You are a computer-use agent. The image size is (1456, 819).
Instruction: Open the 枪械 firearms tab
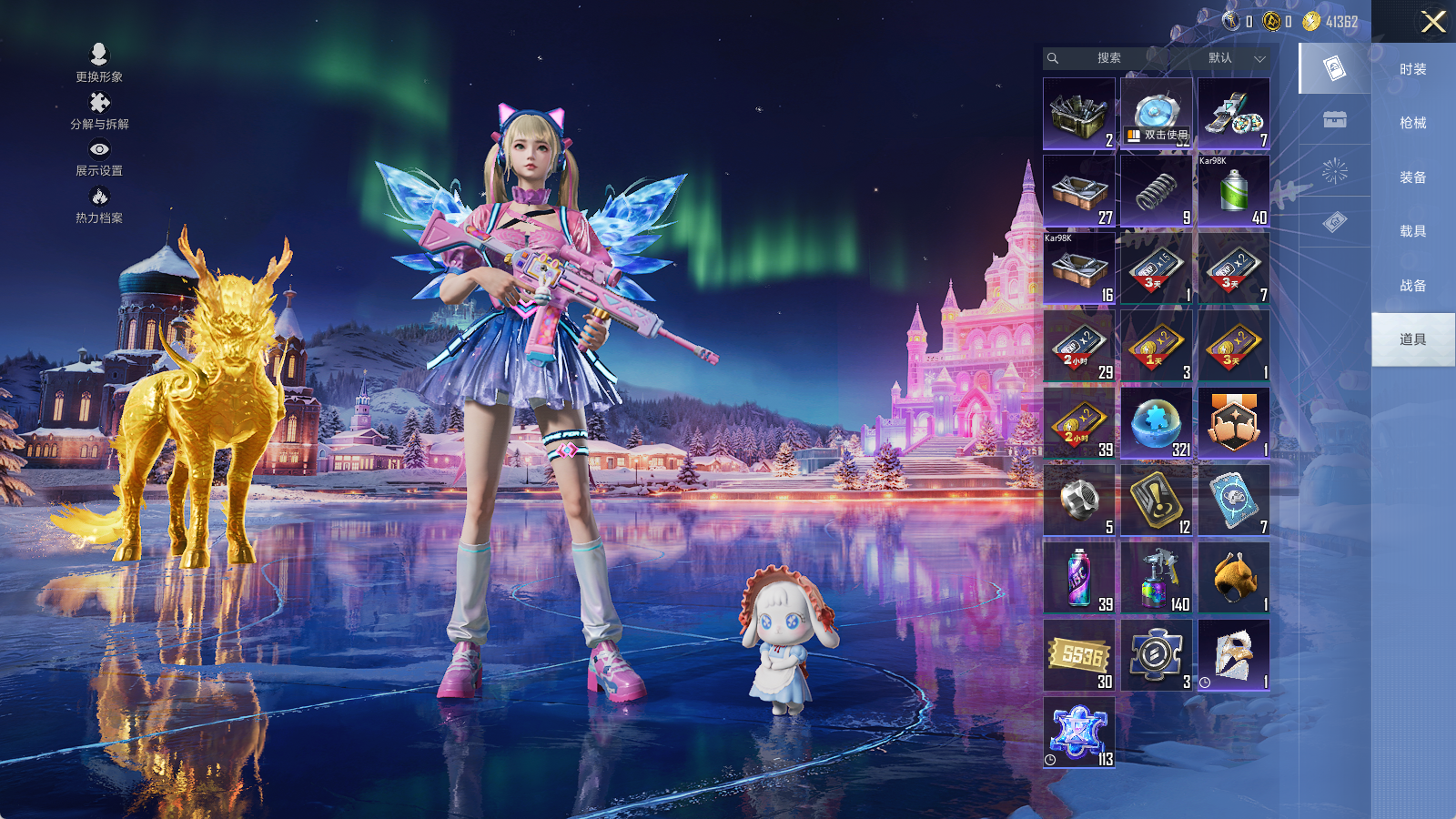coord(1412,123)
